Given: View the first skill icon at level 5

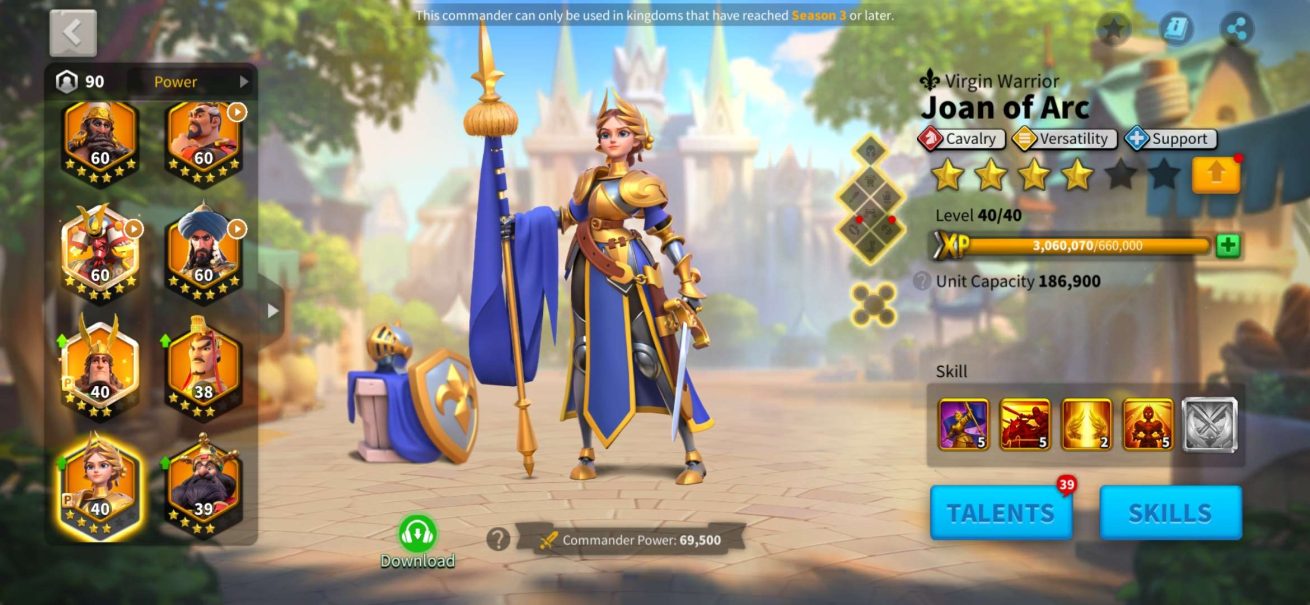Looking at the screenshot, I should click(964, 424).
